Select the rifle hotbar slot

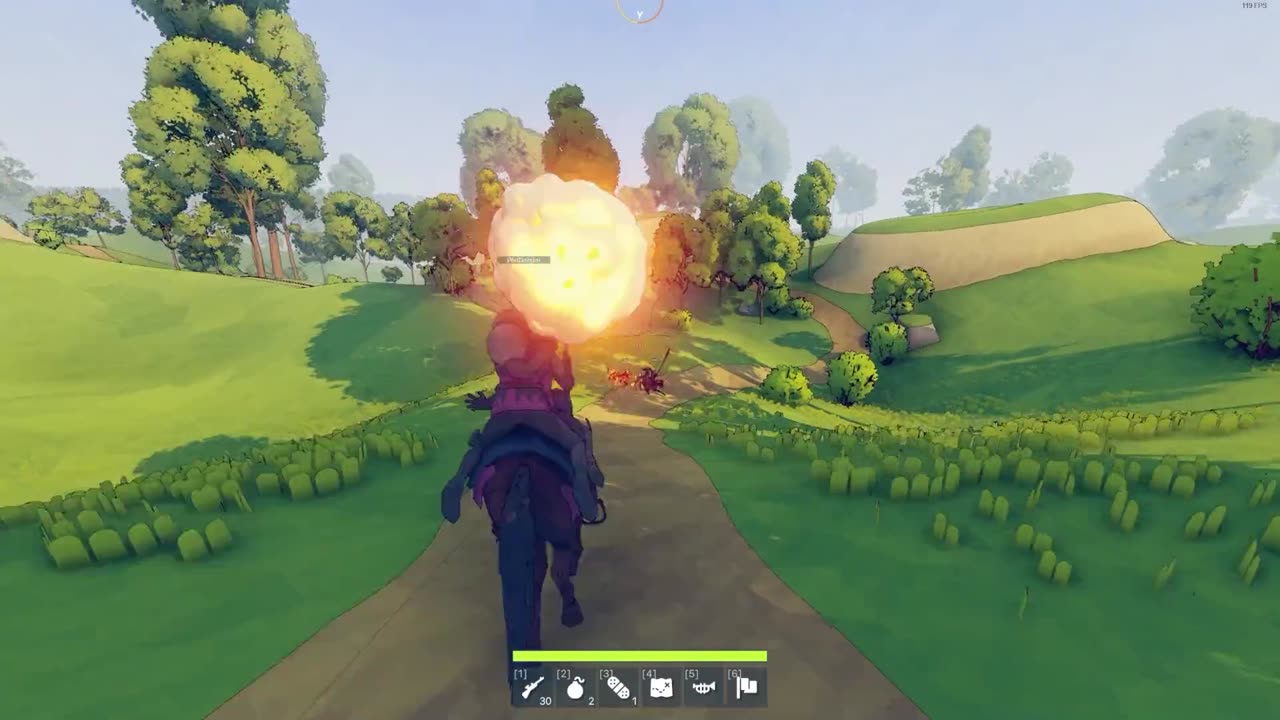532,687
